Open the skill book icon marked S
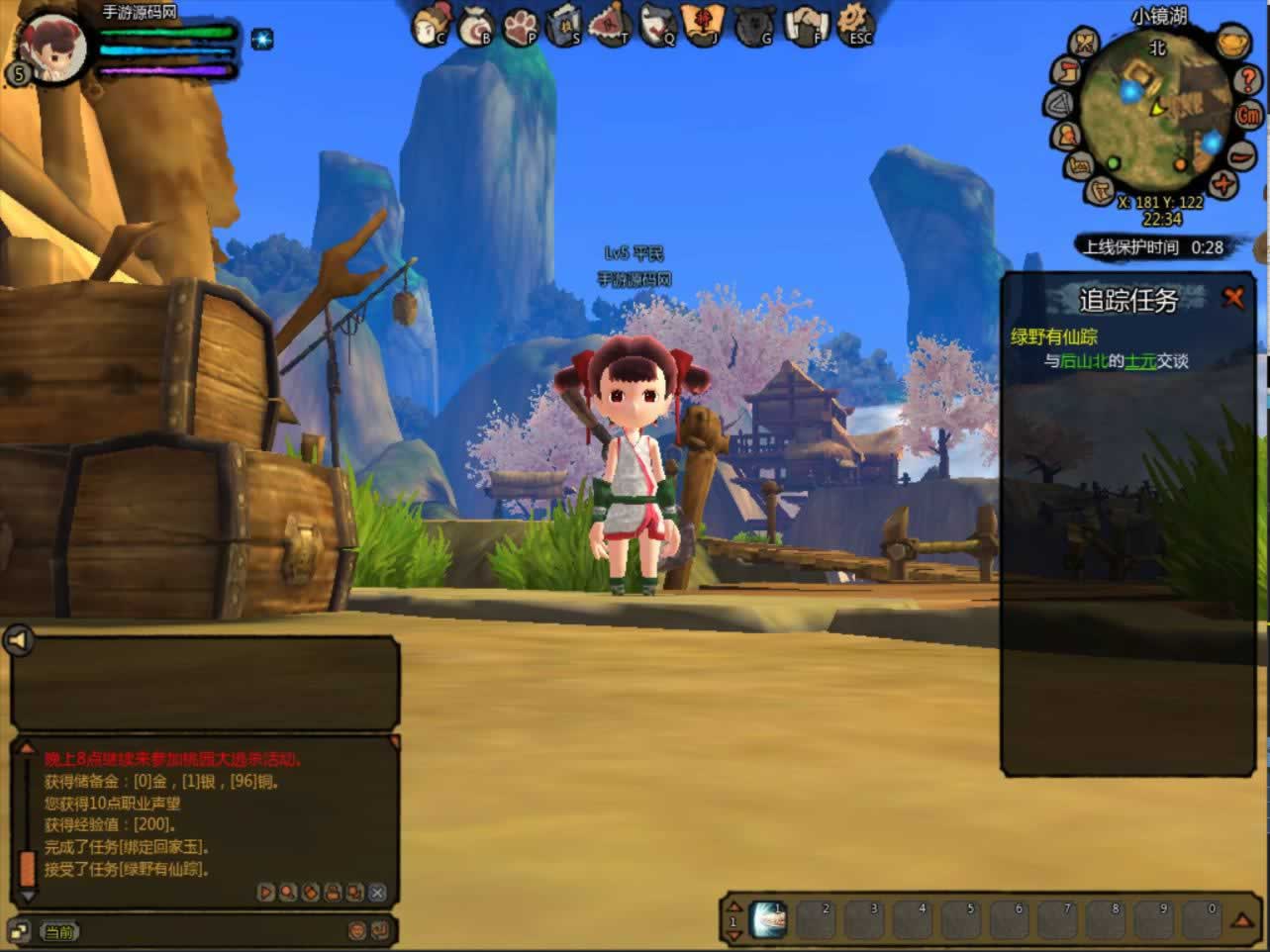Screen dimensions: 1270x952 tap(566, 25)
